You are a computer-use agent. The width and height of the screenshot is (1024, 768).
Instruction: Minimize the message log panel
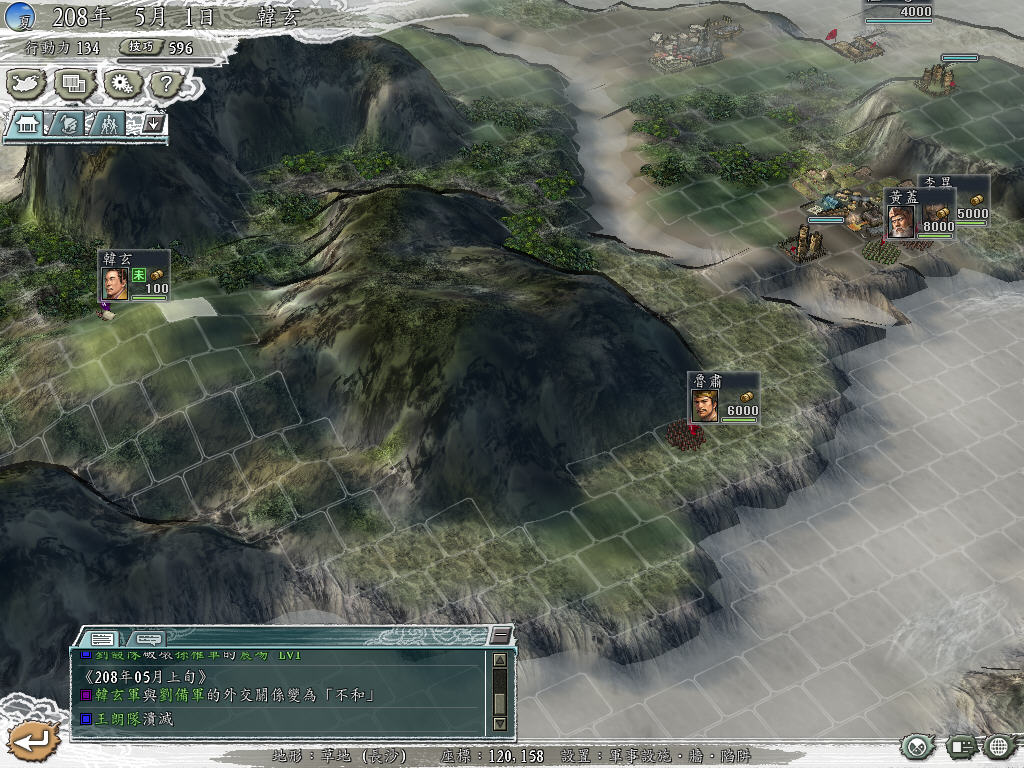coord(500,637)
